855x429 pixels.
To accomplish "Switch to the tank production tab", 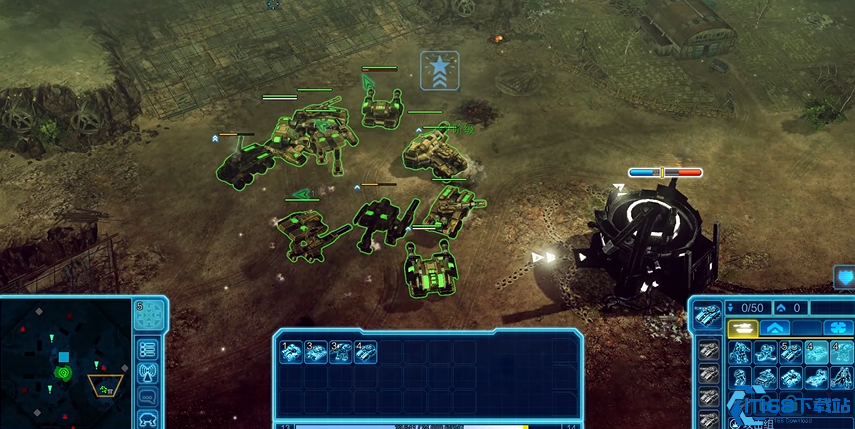I will click(x=742, y=328).
